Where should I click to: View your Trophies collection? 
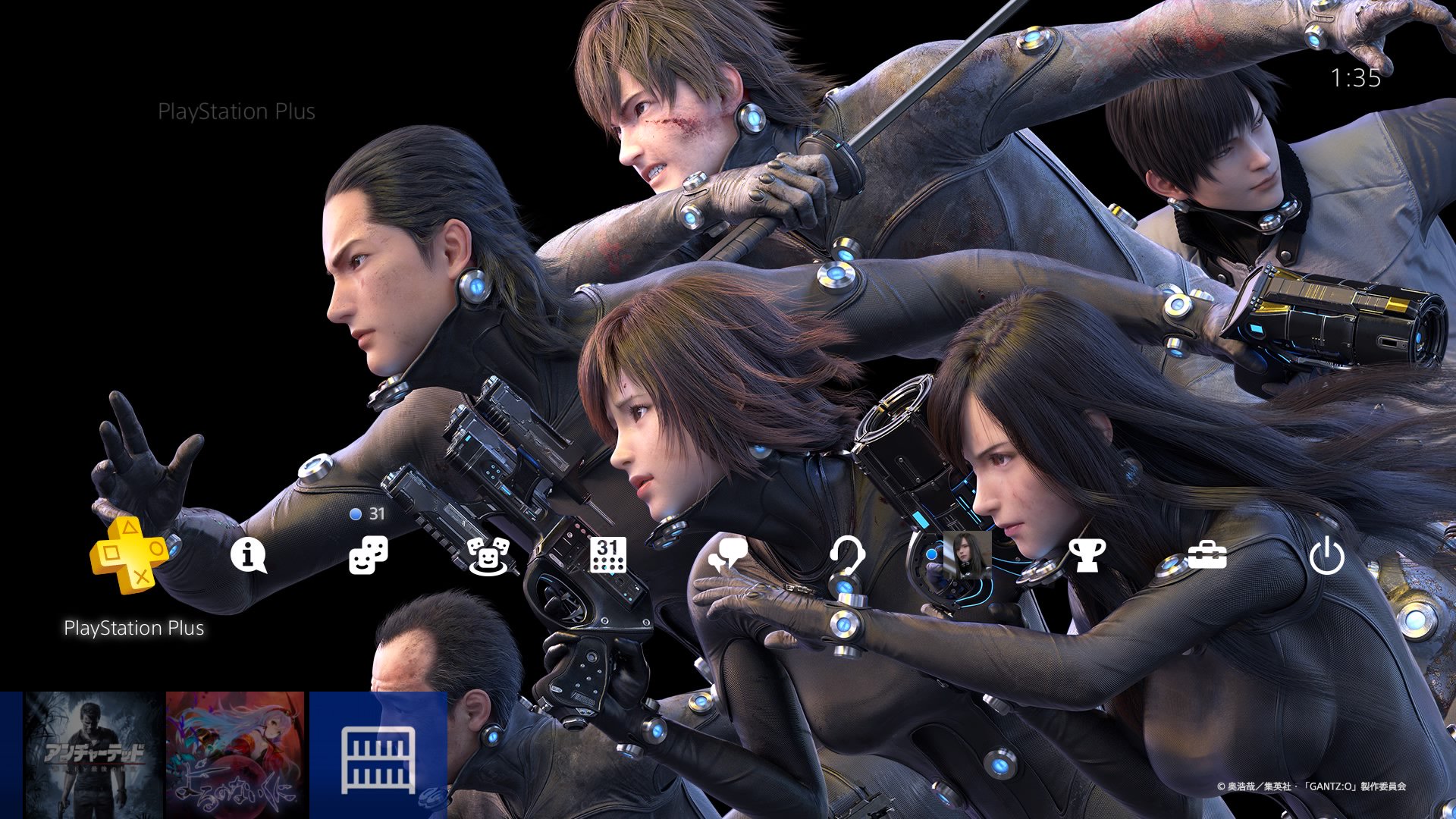point(1087,556)
